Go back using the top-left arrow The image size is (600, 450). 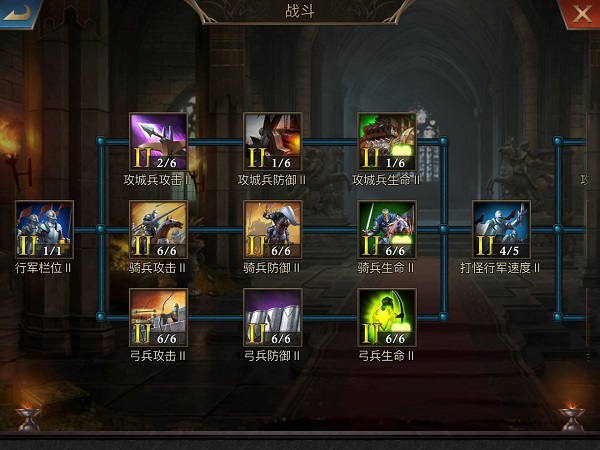(x=17, y=13)
